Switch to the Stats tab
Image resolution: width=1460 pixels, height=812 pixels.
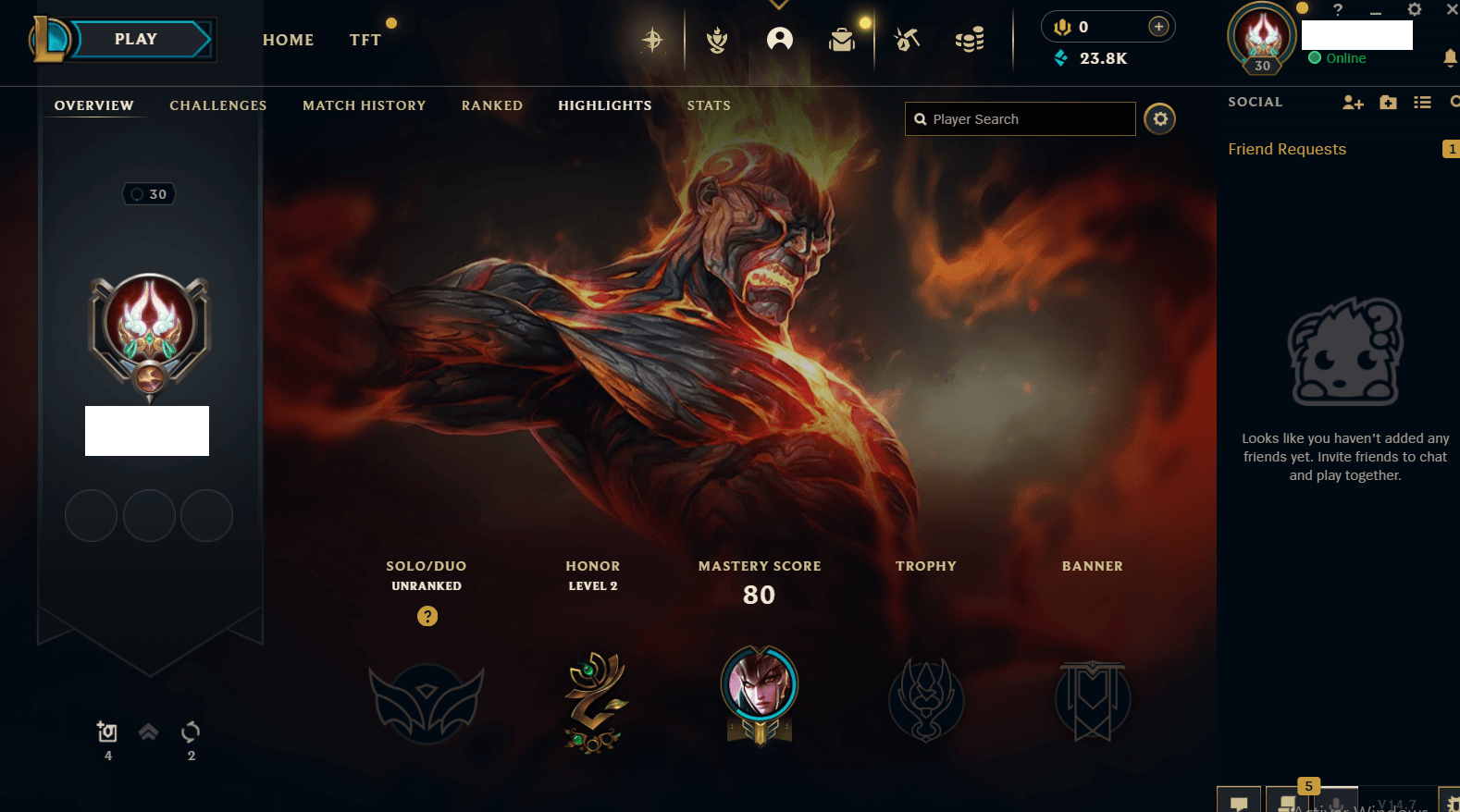pos(708,105)
